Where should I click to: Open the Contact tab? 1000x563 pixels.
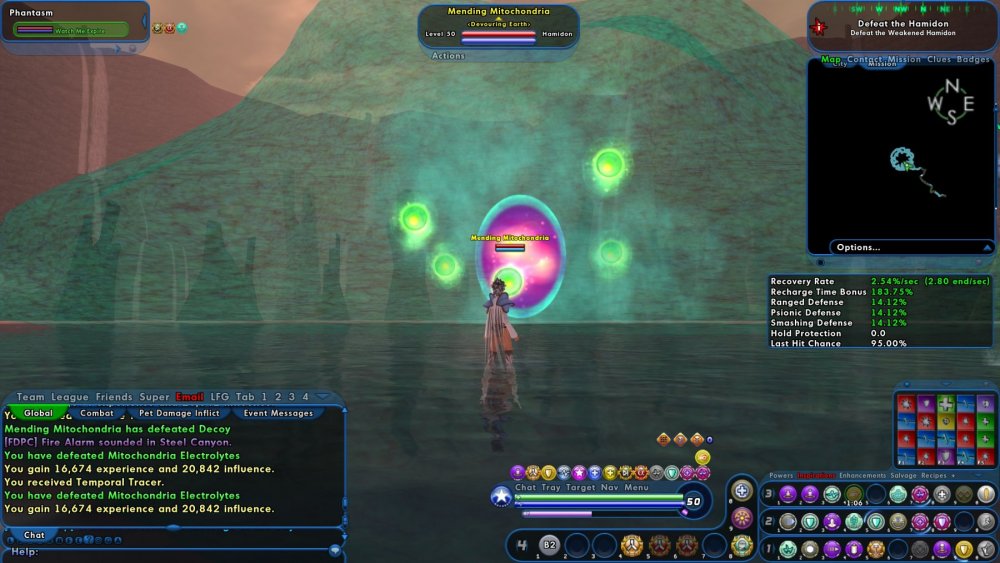click(865, 60)
